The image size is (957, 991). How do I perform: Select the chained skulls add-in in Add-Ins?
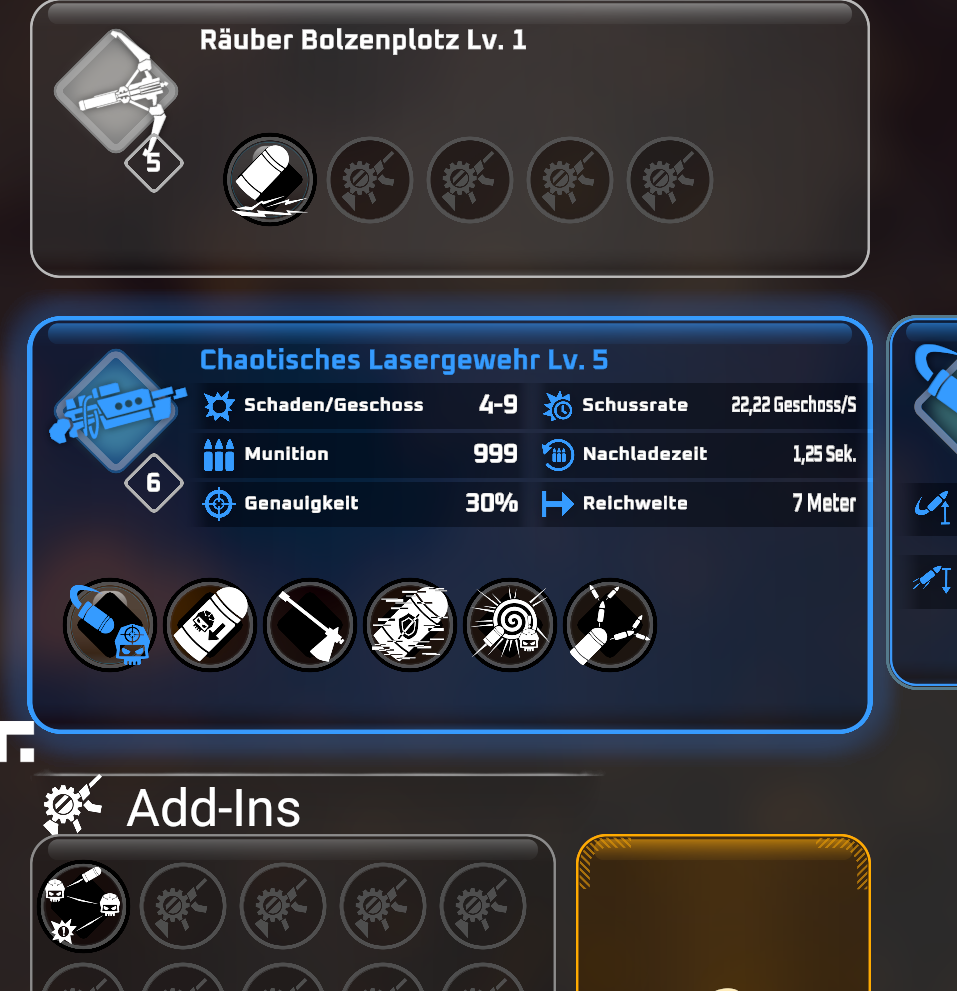pyautogui.click(x=84, y=906)
